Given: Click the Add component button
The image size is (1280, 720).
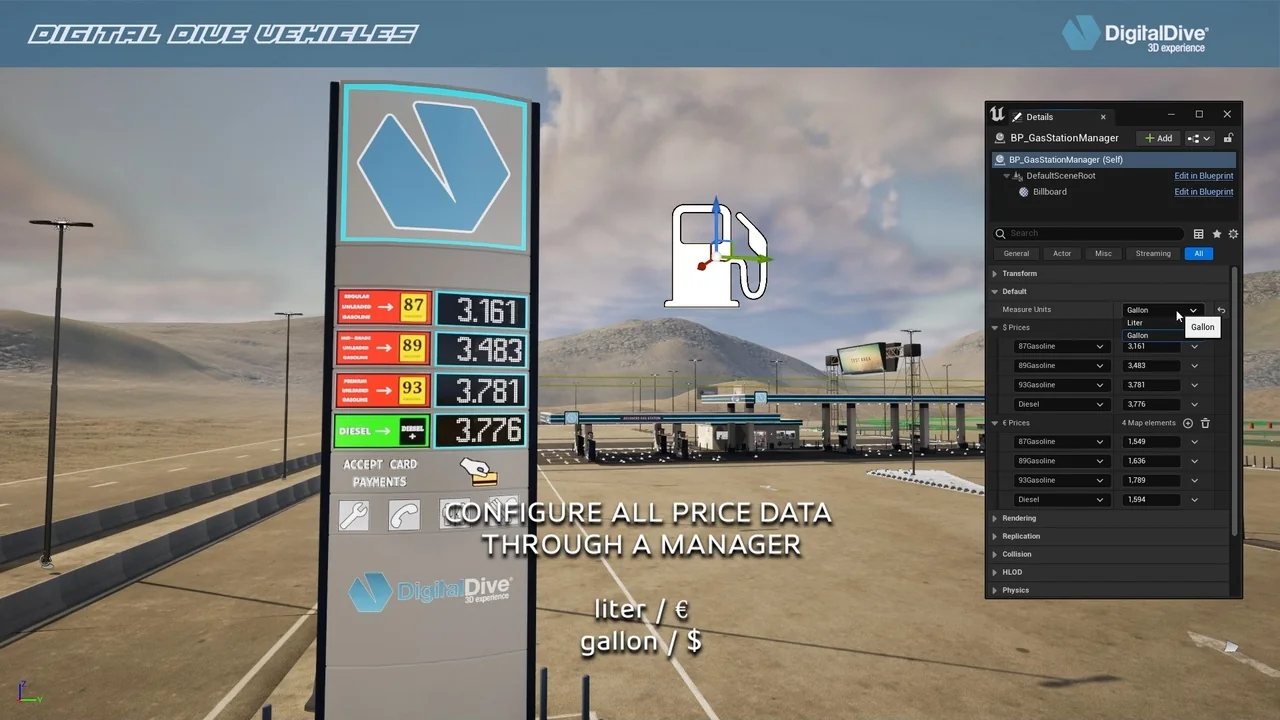Looking at the screenshot, I should 1158,138.
